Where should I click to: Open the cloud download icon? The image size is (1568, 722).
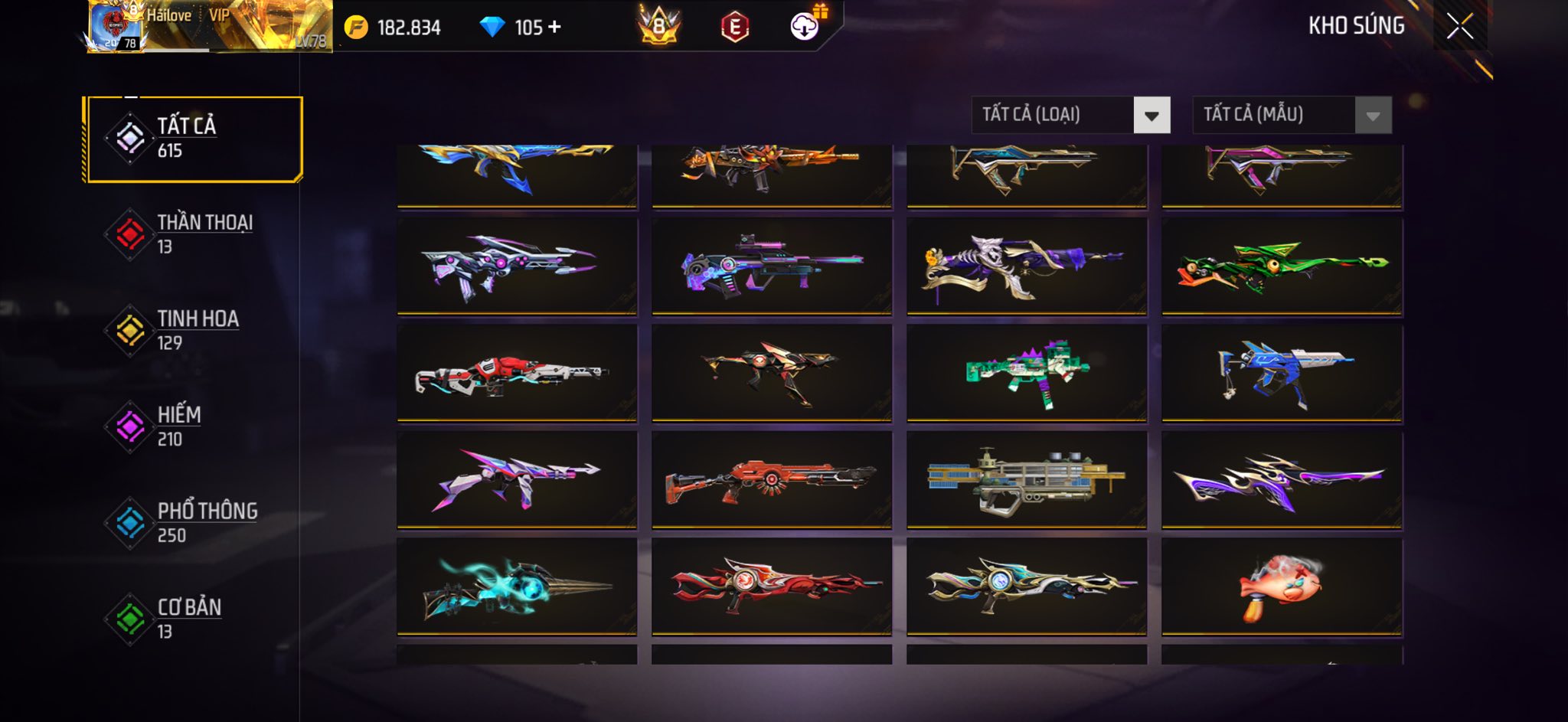805,27
